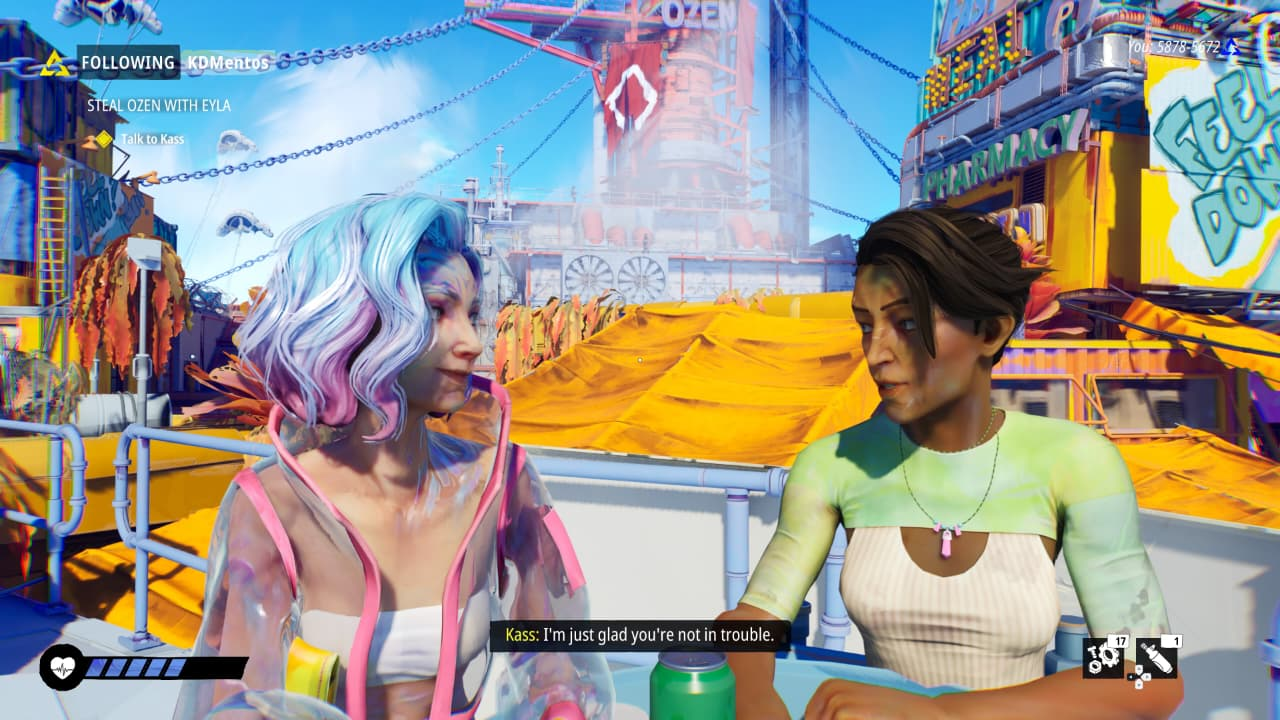Select the gears and nut parts slot
1280x720 pixels.
1104,656
